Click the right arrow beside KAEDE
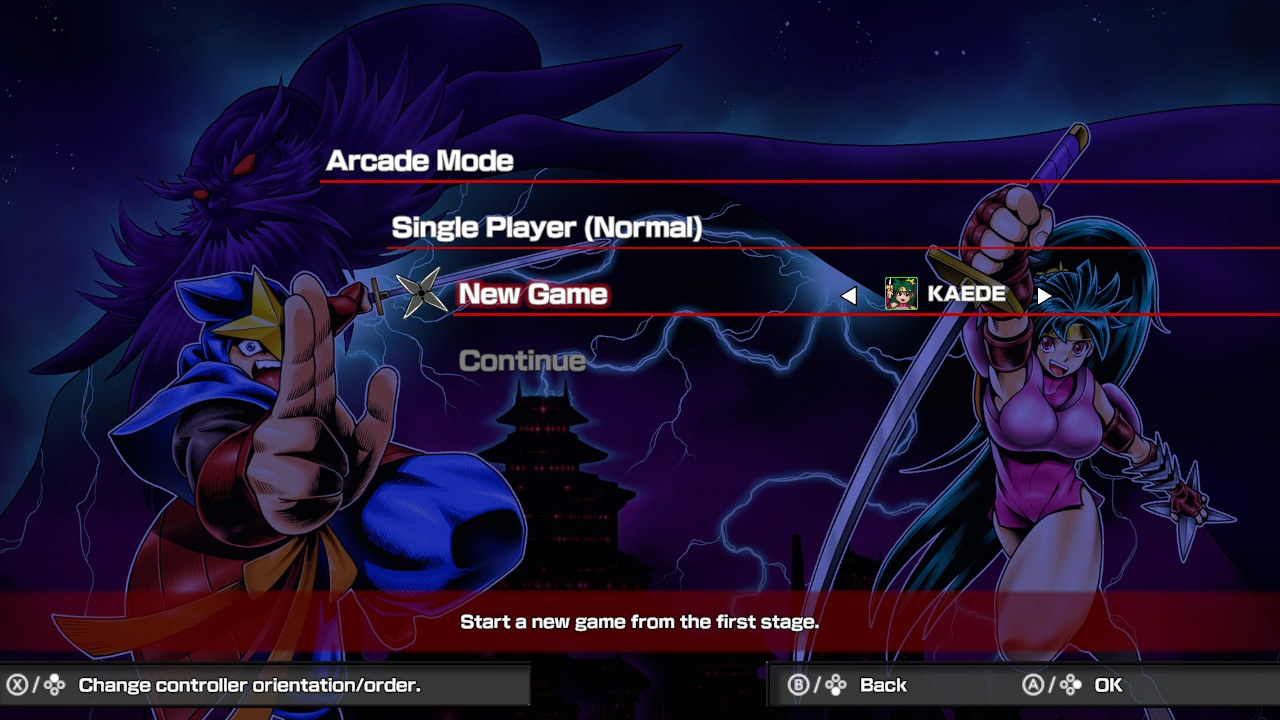1280x720 pixels. [x=1043, y=295]
